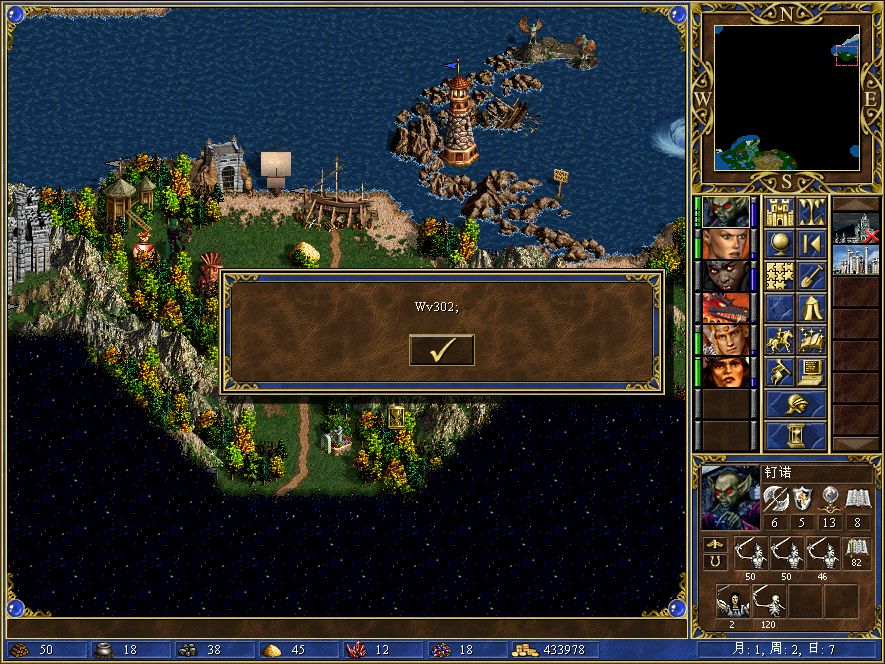Select the green vampire hero portrait in list

727,212
